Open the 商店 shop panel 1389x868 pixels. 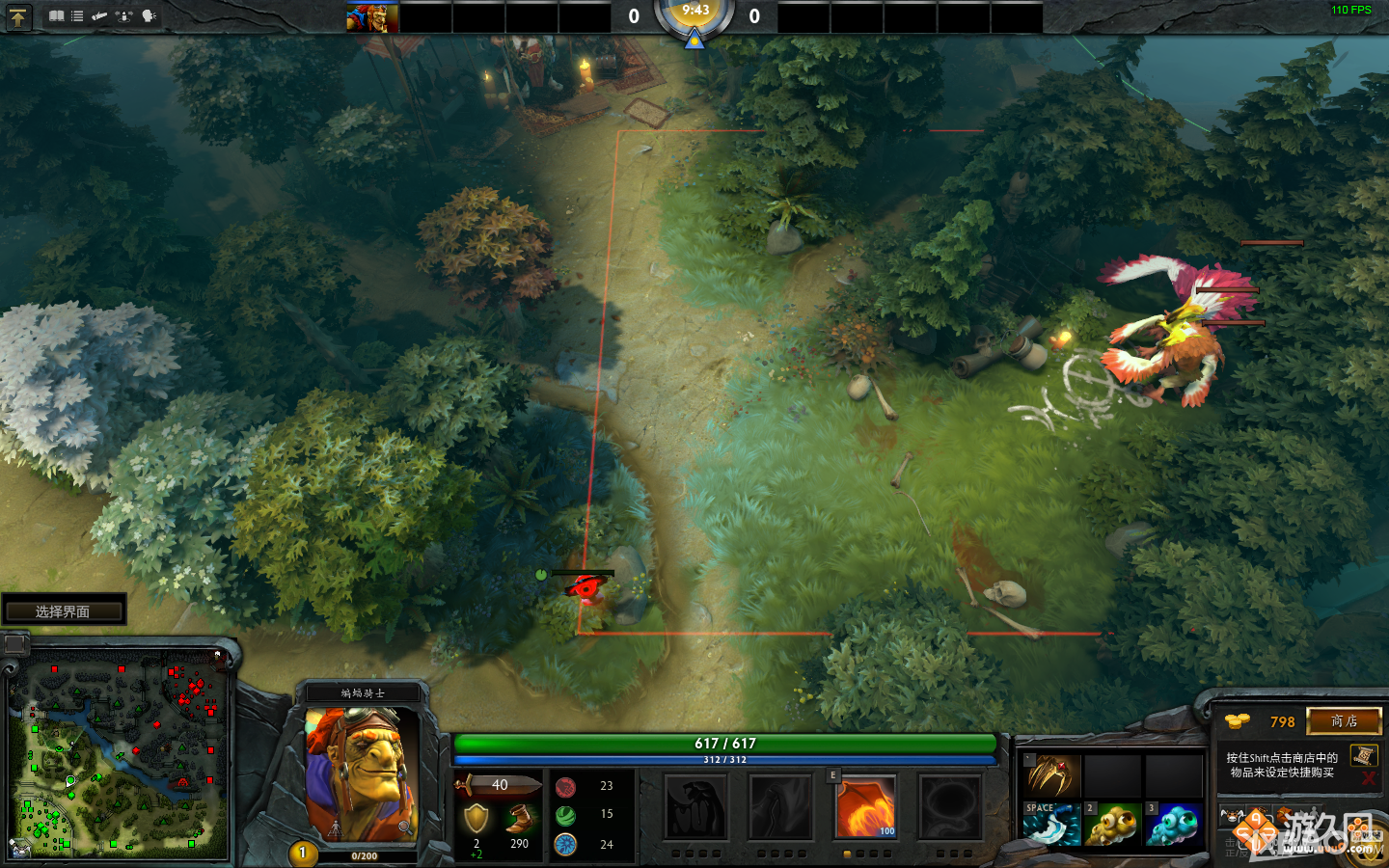(1346, 721)
